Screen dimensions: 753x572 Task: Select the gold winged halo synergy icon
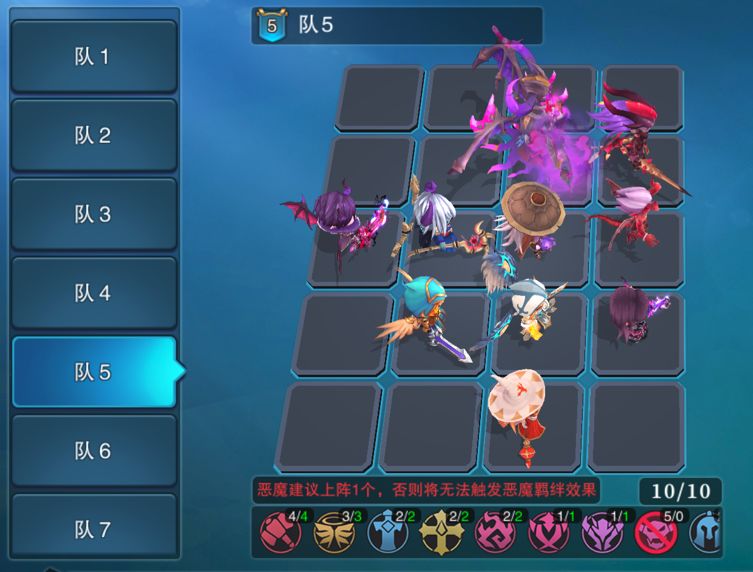333,533
